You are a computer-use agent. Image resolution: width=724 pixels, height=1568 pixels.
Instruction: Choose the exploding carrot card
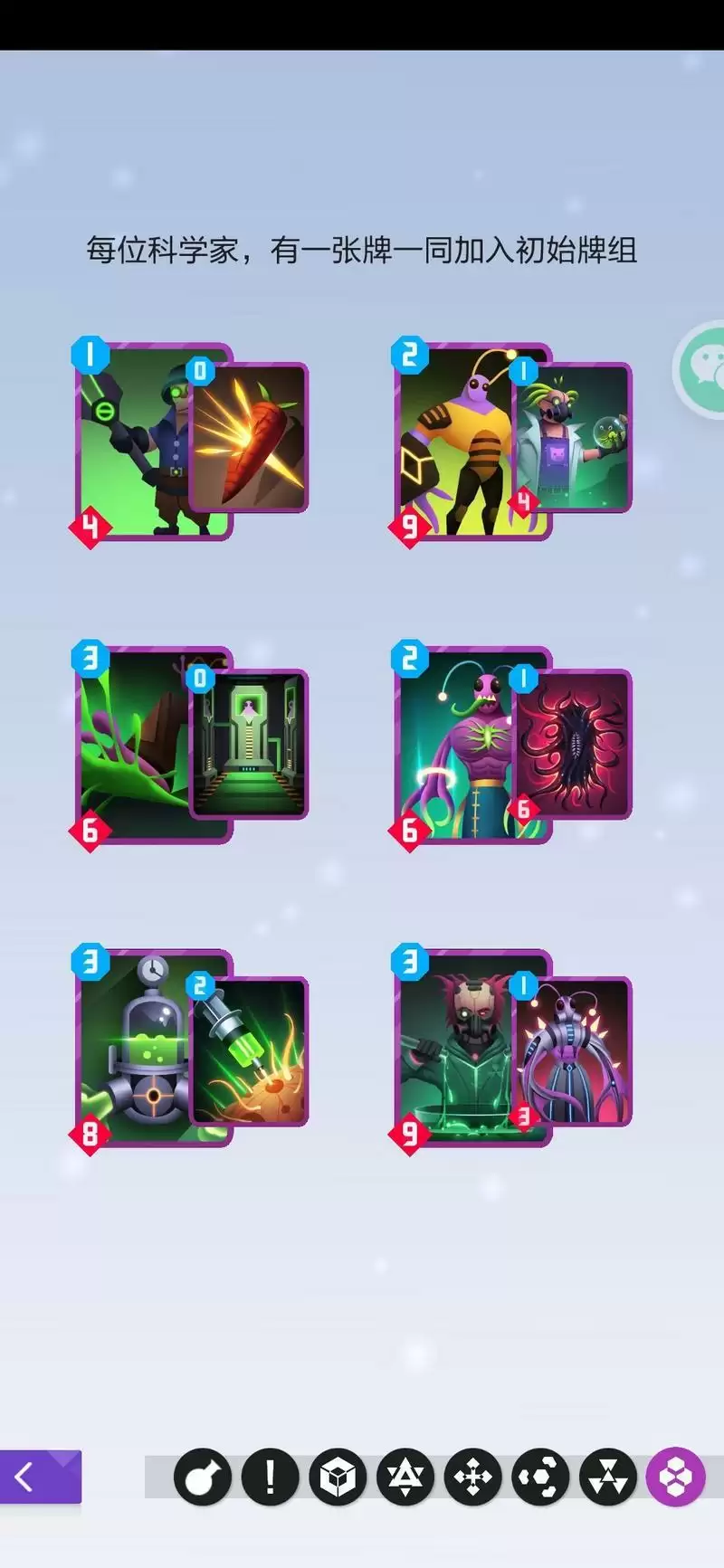click(251, 439)
